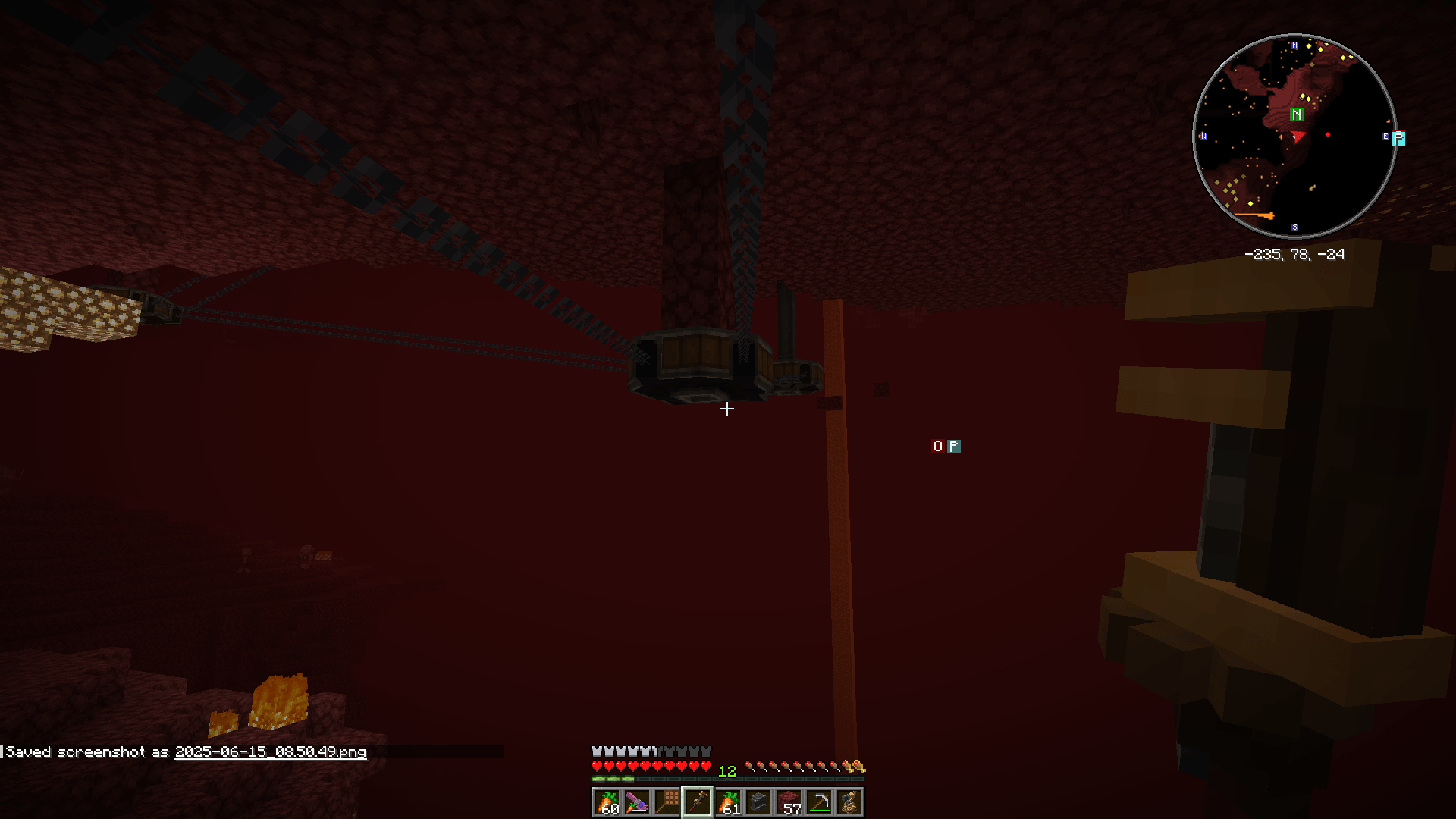The height and width of the screenshot is (819, 1456).
Task: Click the leftmost heart in the health bar
Action: coord(595,765)
